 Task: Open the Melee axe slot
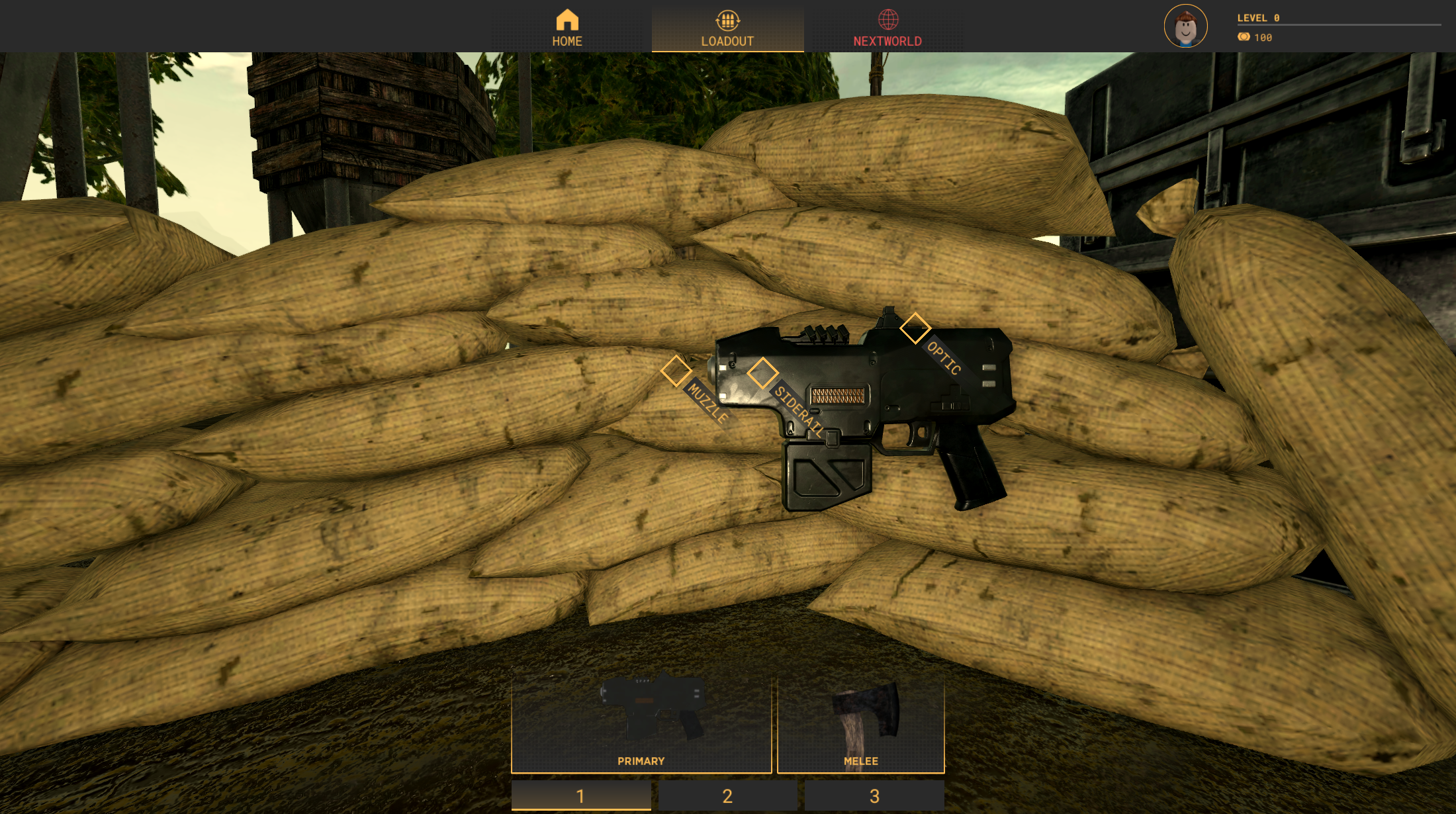pyautogui.click(x=860, y=723)
